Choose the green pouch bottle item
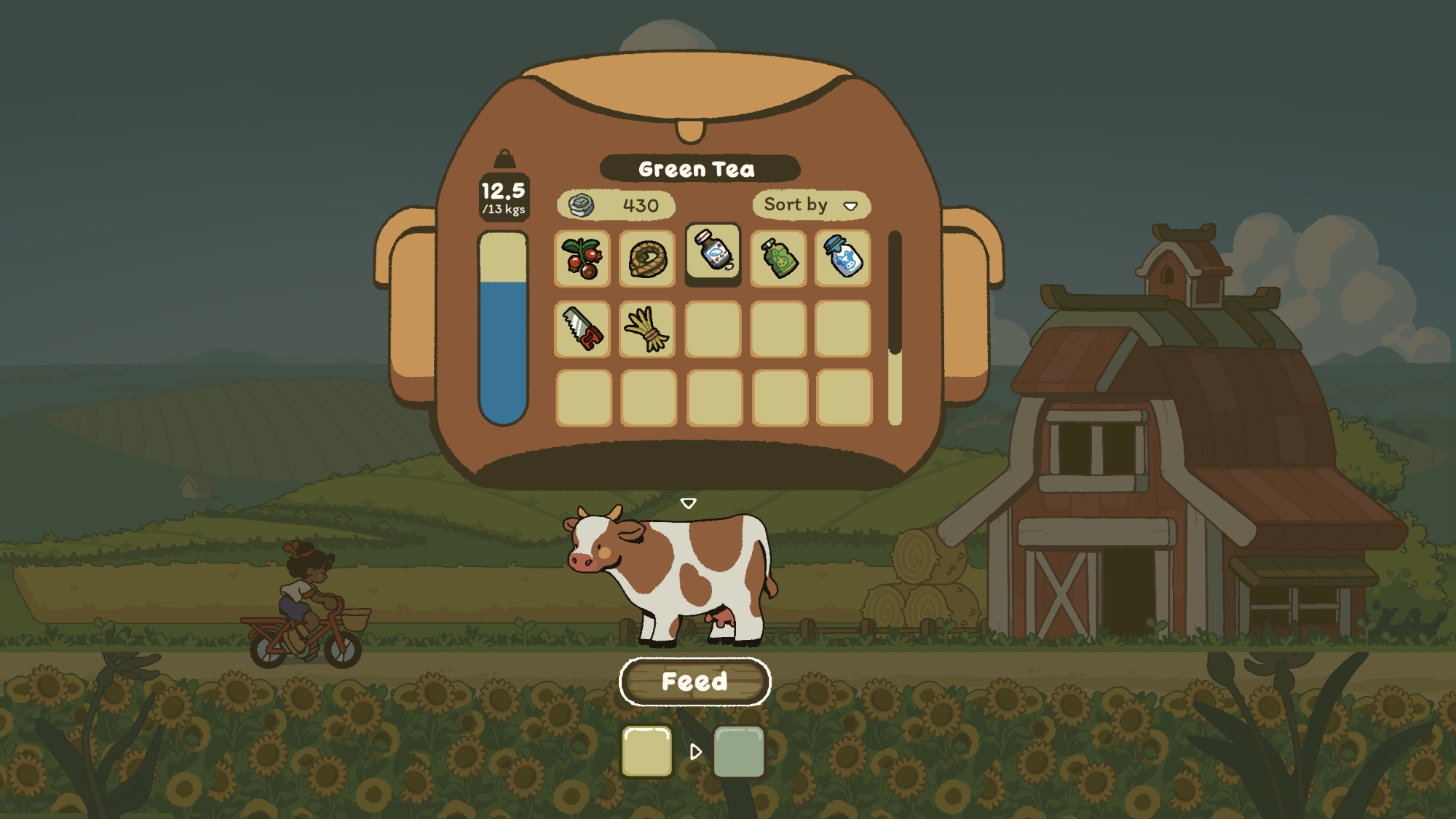Image resolution: width=1456 pixels, height=819 pixels. click(x=778, y=258)
